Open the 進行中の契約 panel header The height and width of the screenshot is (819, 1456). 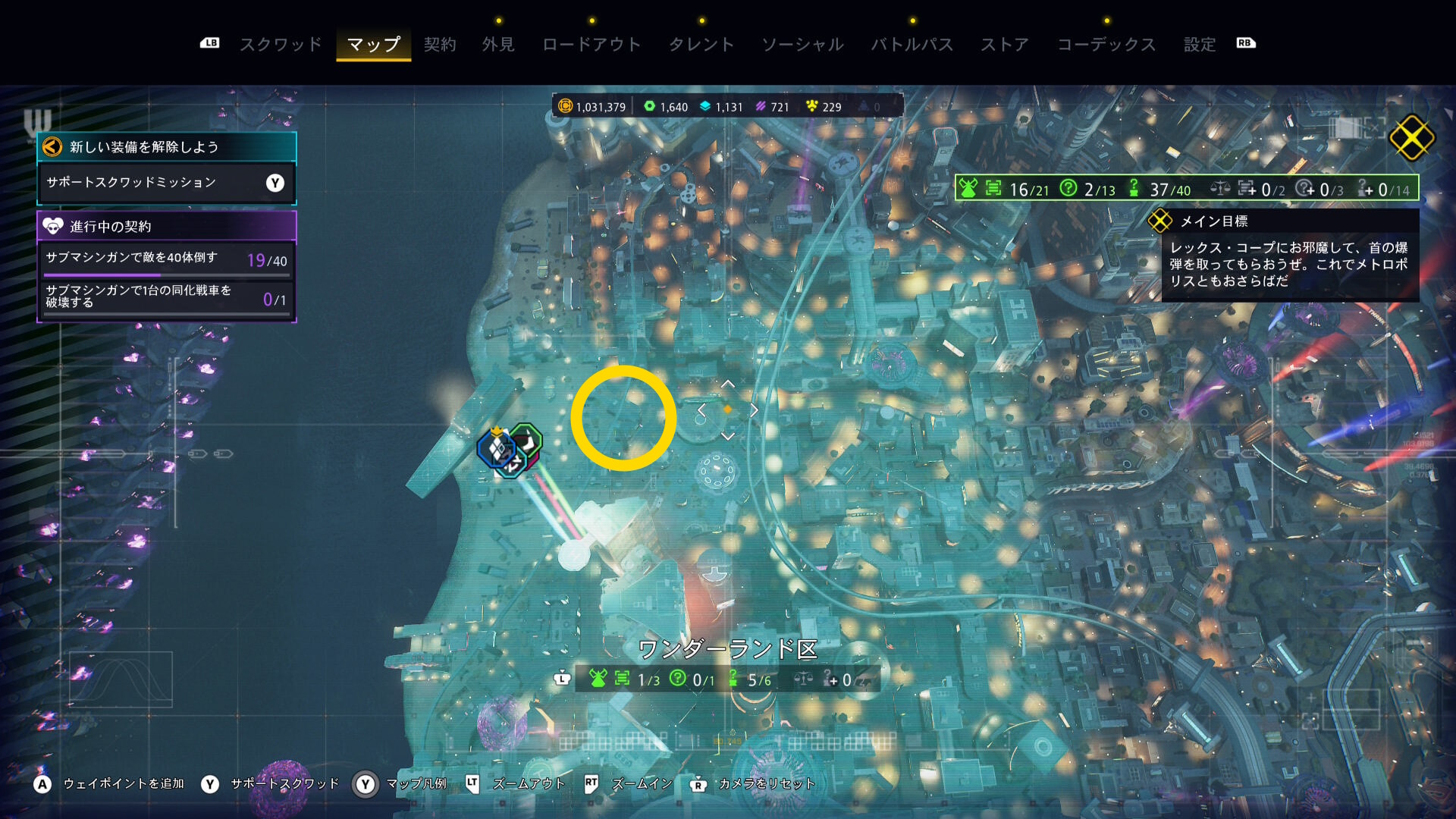pyautogui.click(x=166, y=226)
